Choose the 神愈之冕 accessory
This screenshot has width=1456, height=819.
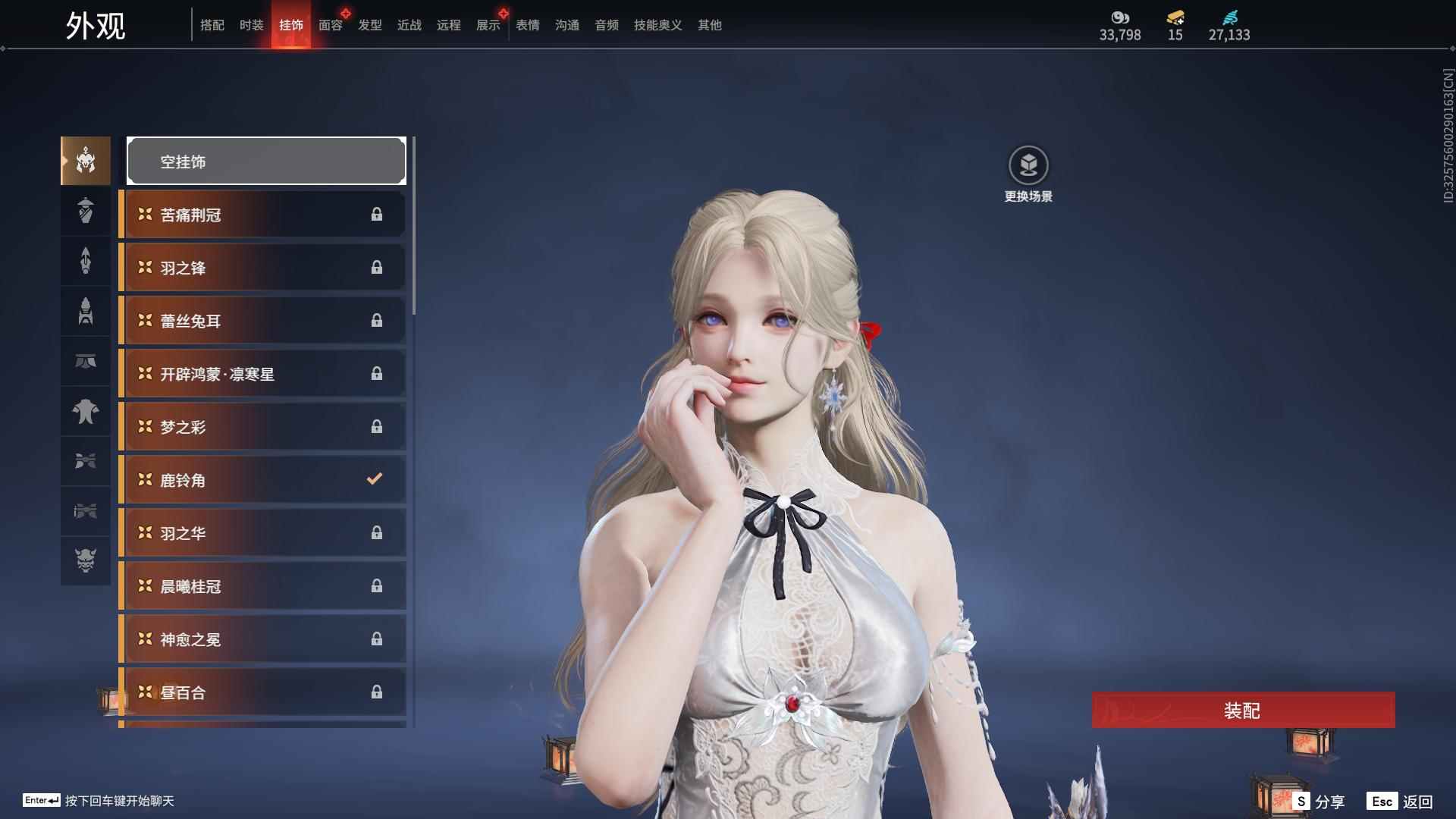[x=262, y=639]
